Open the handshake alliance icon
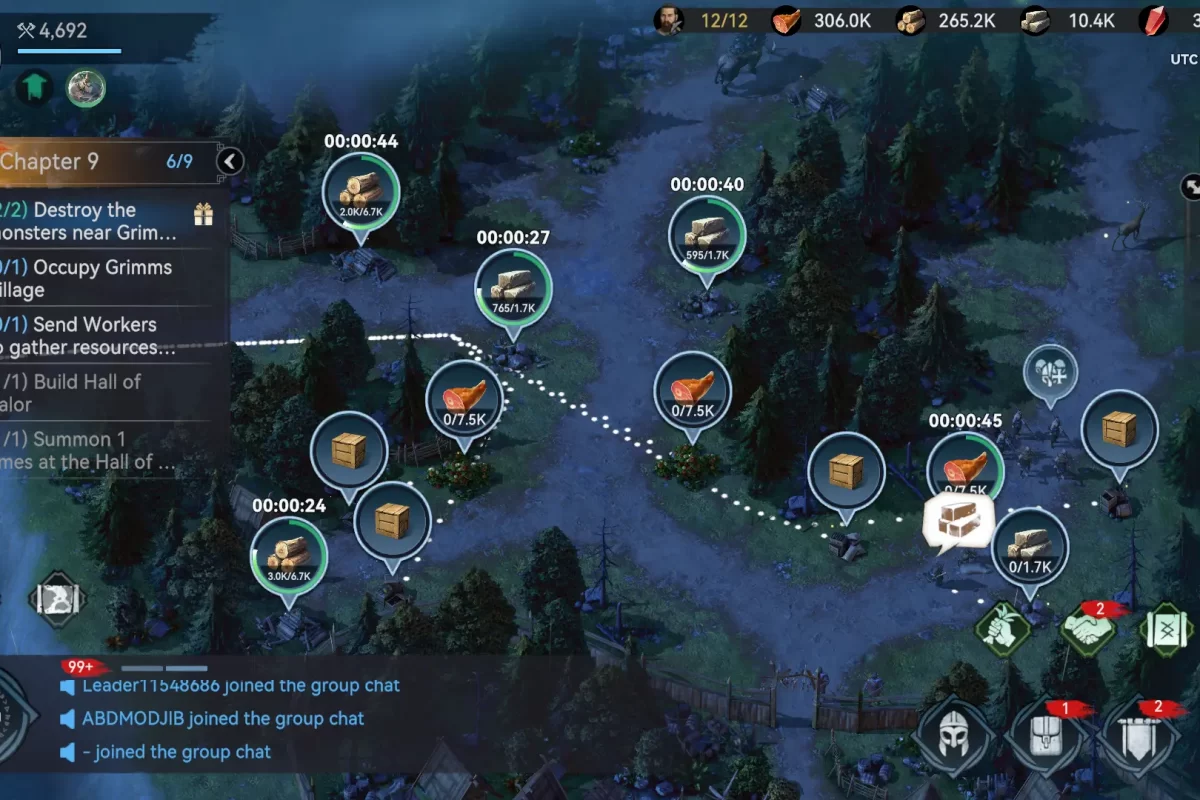 (1087, 630)
